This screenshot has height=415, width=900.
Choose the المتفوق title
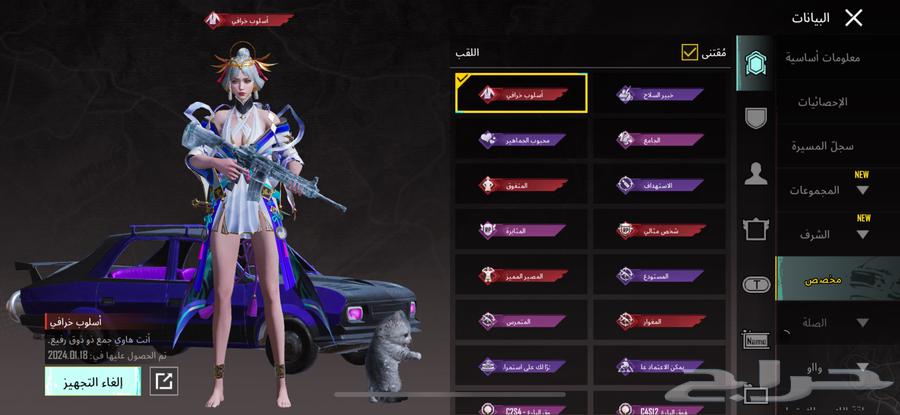click(521, 184)
